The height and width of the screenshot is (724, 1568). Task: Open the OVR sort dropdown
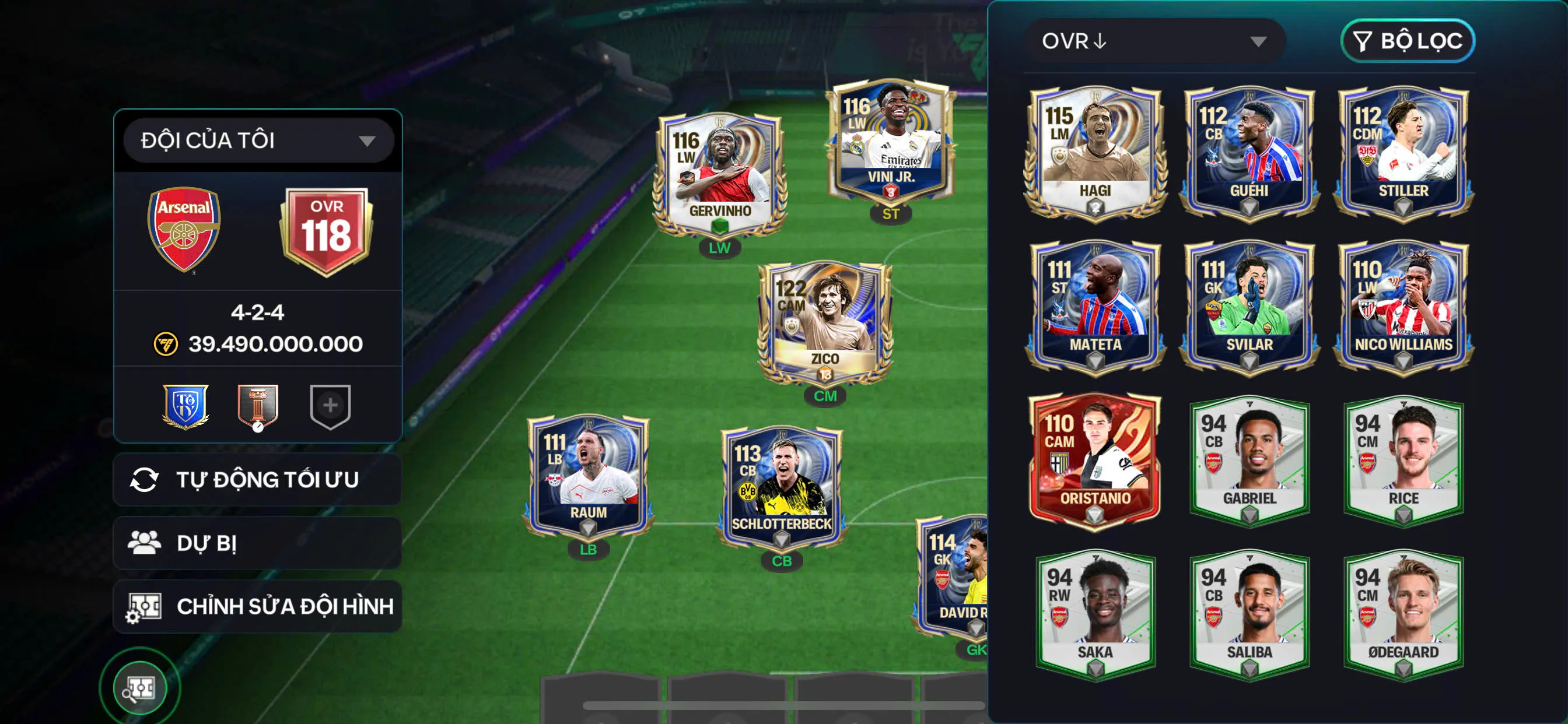(1153, 41)
